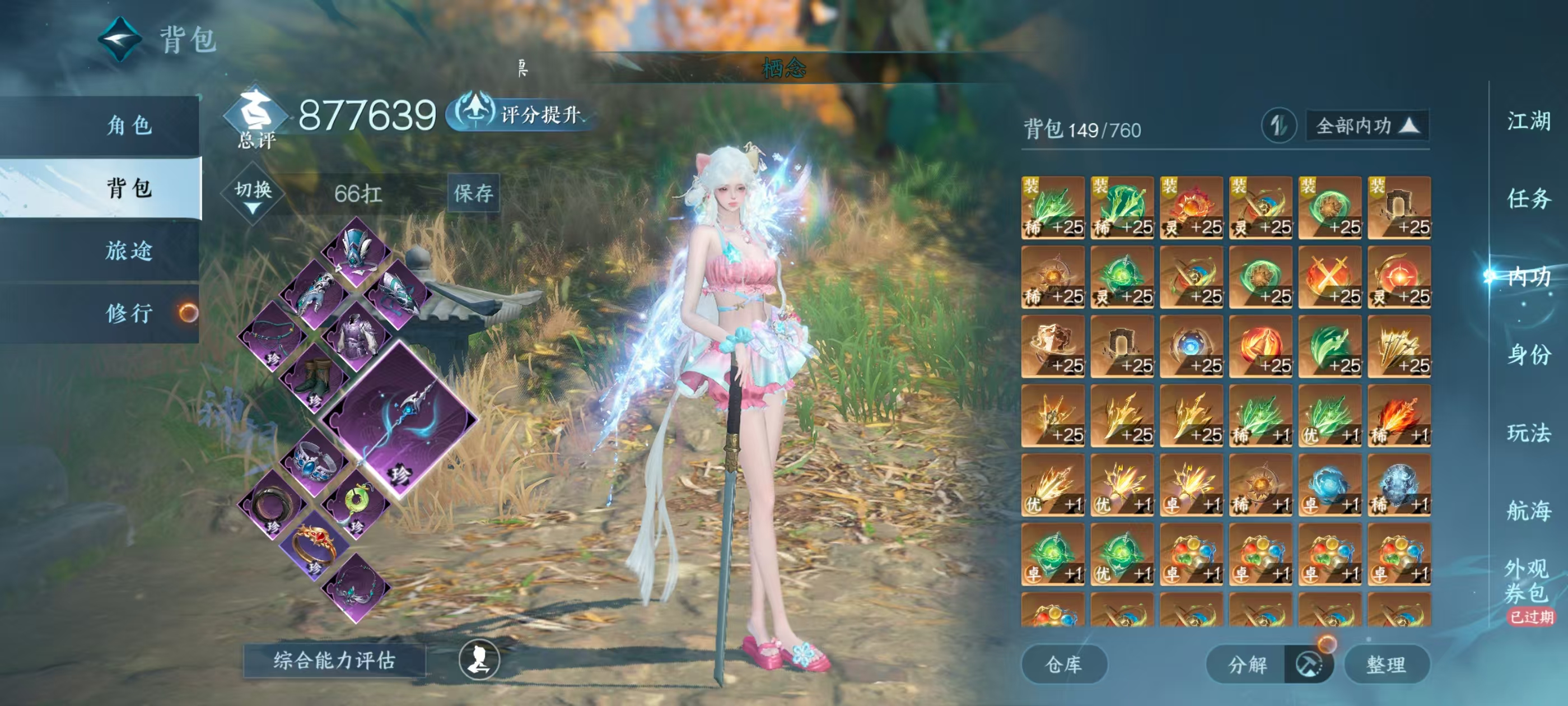Select the large equipped spear weapon slot
The height and width of the screenshot is (706, 1568).
pos(399,420)
